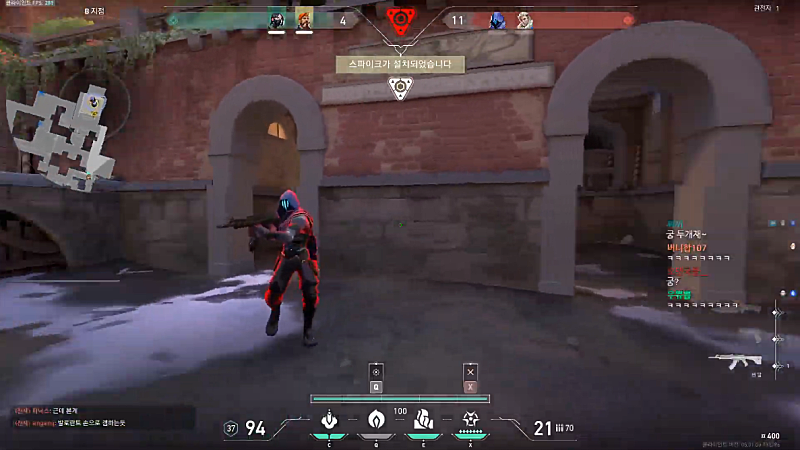Open the in-game chat log at bottom left

[100, 417]
